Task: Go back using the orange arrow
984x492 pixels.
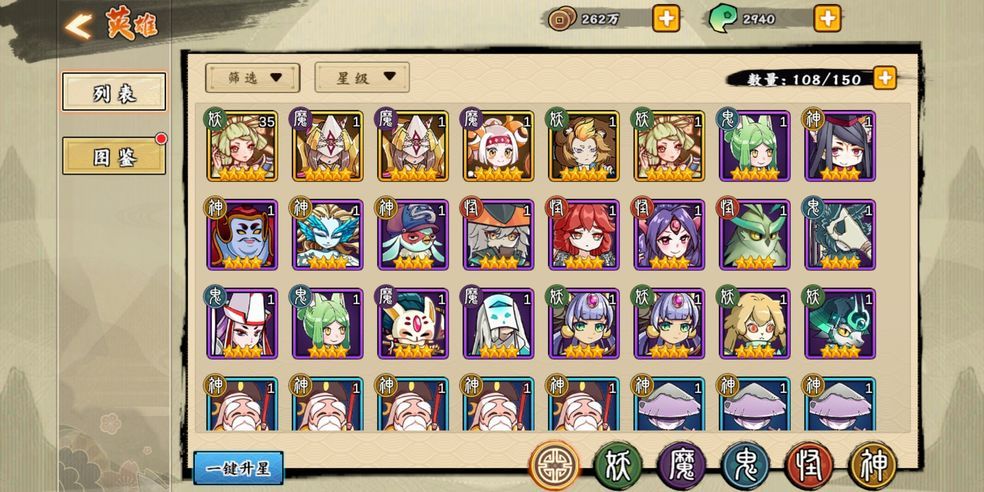Action: [78, 25]
